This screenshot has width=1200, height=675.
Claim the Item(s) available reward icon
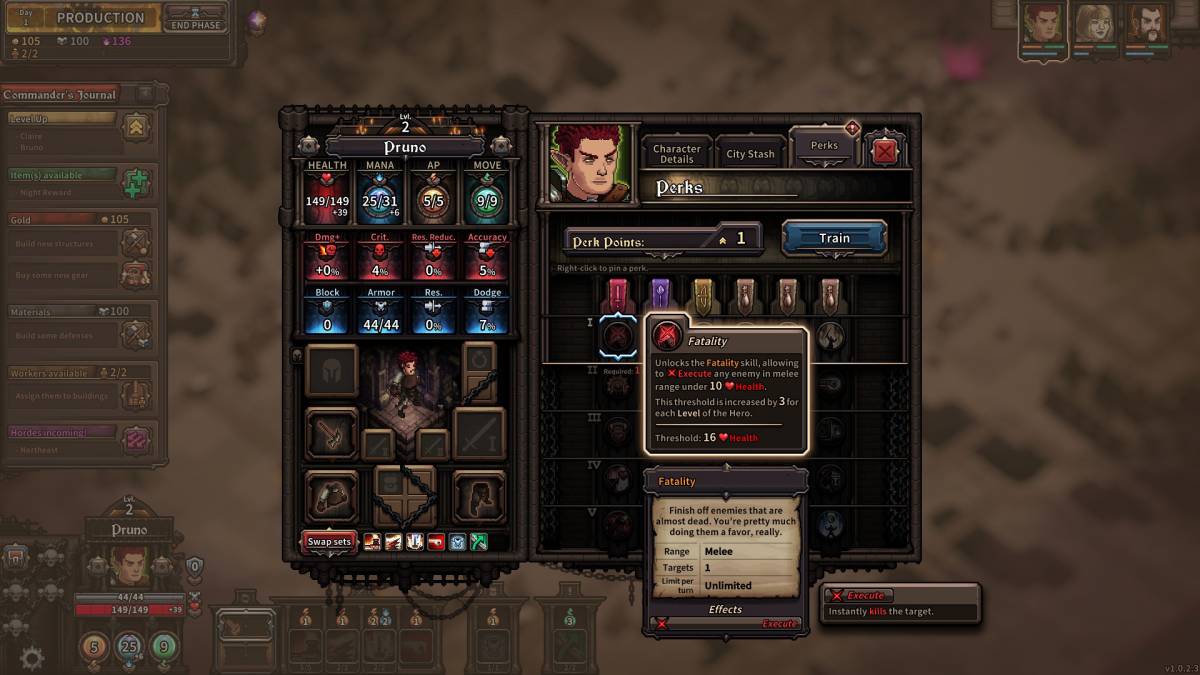click(x=136, y=184)
